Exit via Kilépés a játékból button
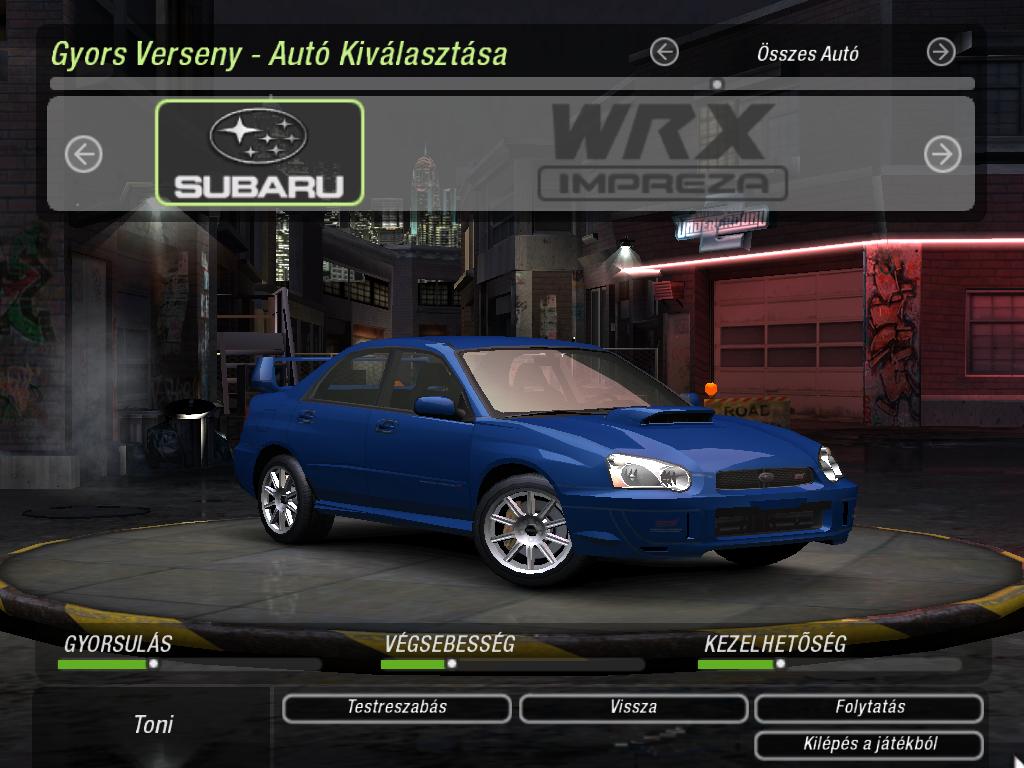Viewport: 1024px width, 768px height. click(x=869, y=744)
